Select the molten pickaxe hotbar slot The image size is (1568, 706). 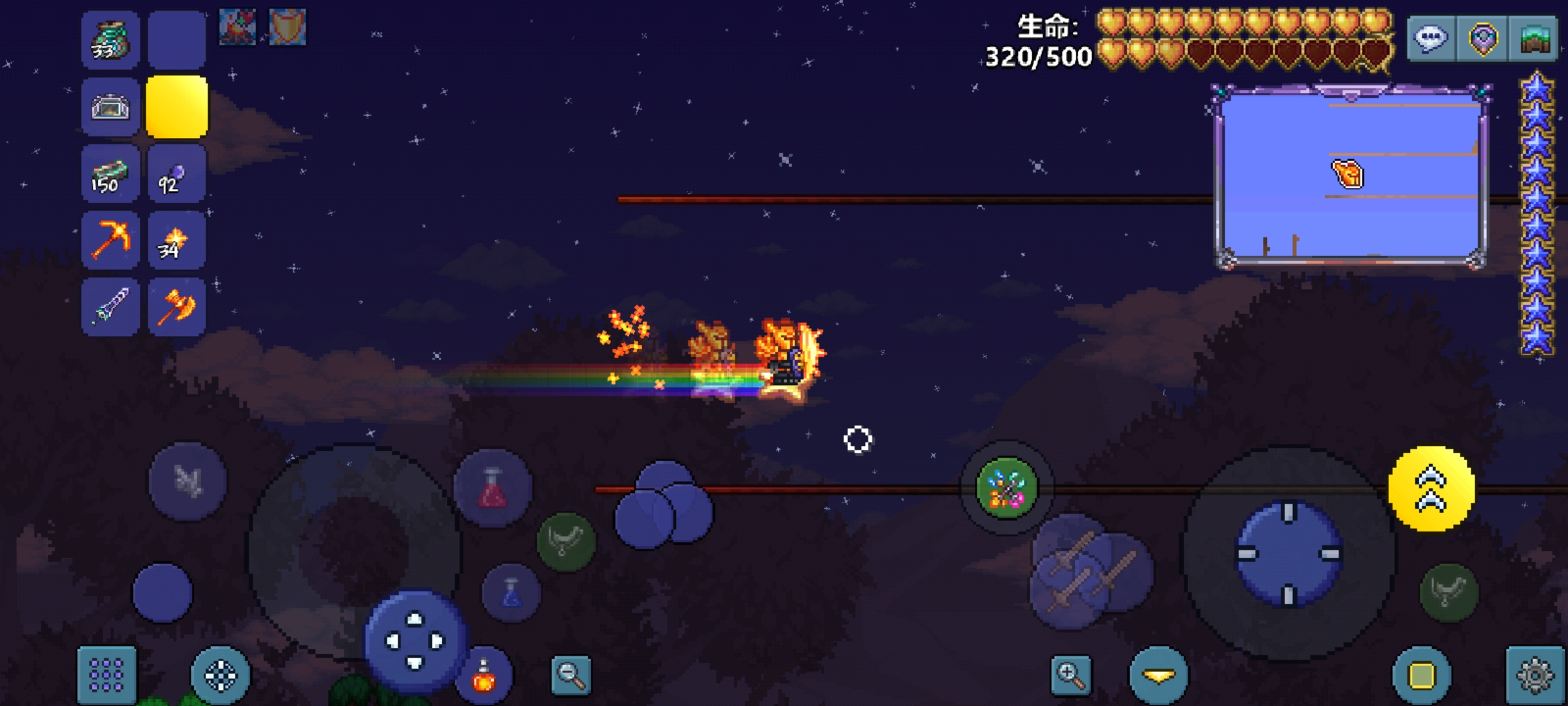(110, 240)
